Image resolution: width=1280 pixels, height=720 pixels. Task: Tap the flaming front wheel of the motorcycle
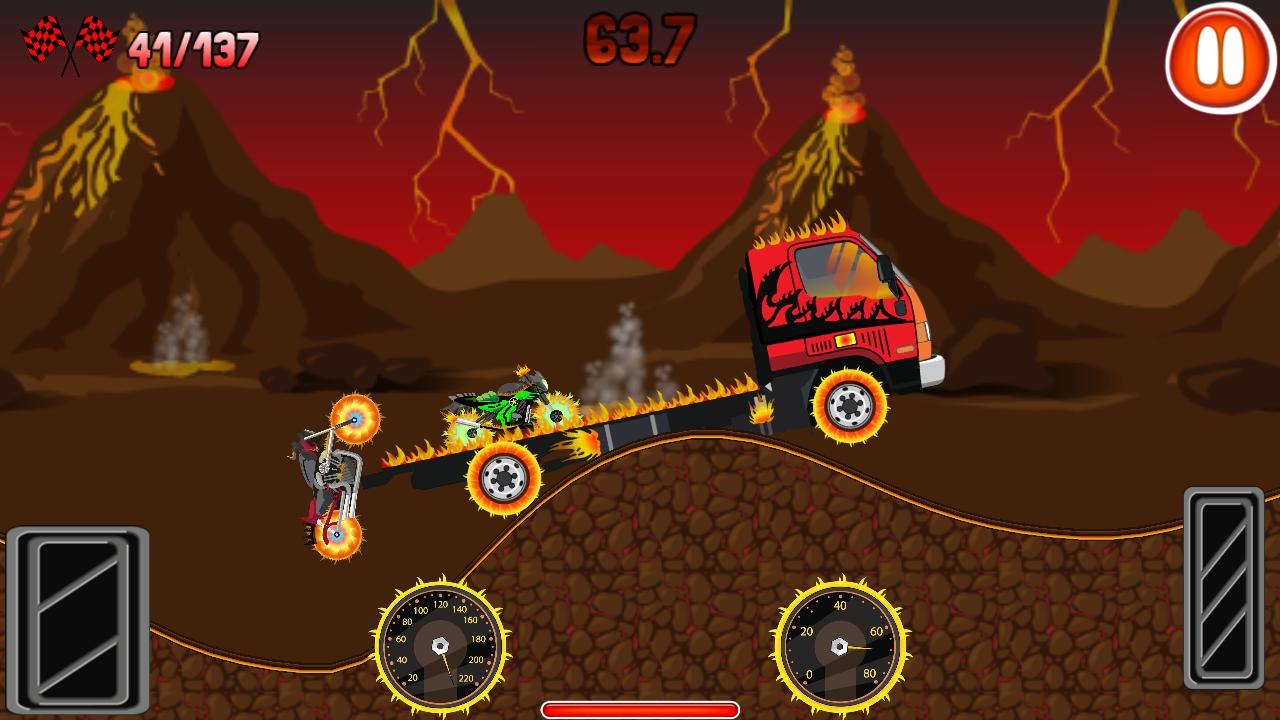[355, 420]
